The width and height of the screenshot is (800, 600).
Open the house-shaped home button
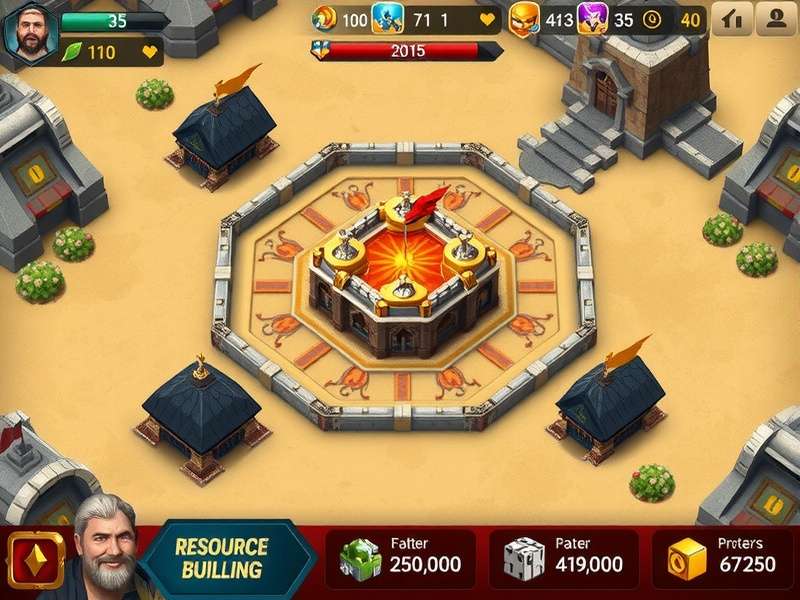[x=733, y=19]
